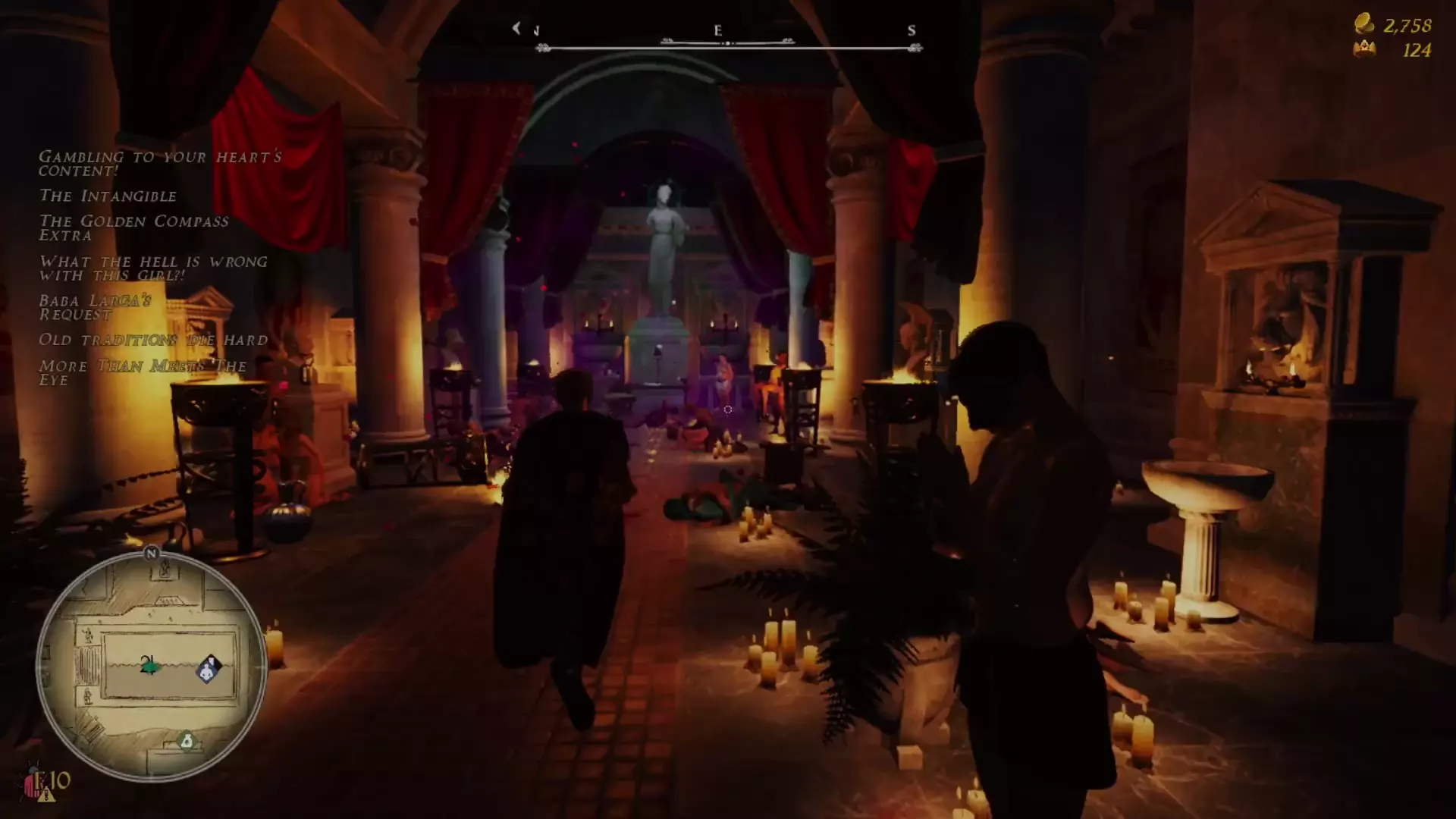Choose Old Traditions Die Hard quest

click(x=153, y=340)
